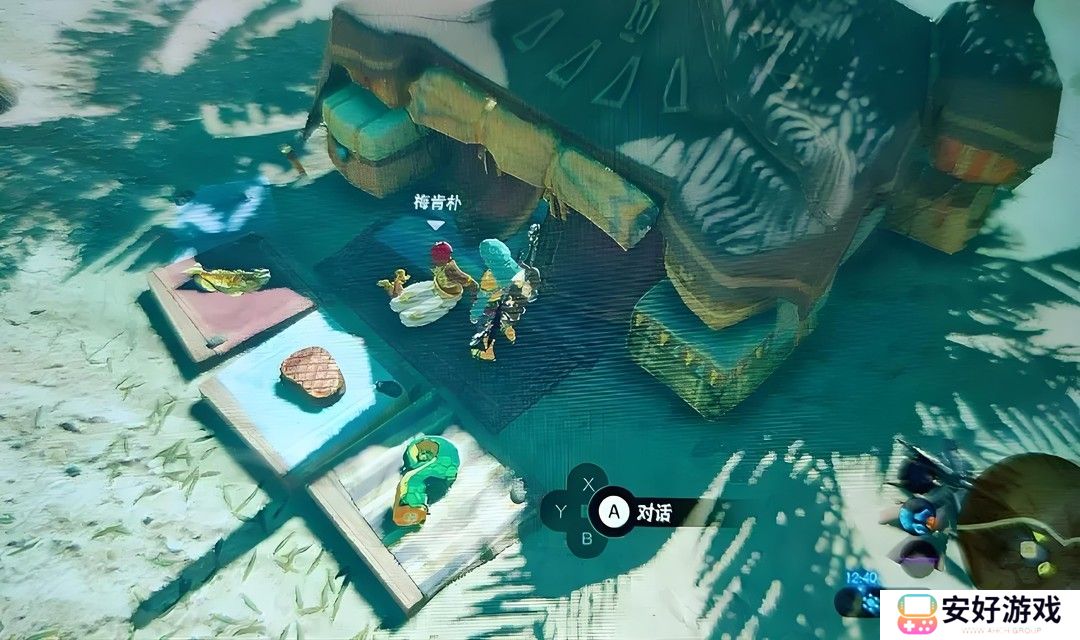Select the purple noise meter icon
This screenshot has width=1080, height=640.
tap(917, 553)
